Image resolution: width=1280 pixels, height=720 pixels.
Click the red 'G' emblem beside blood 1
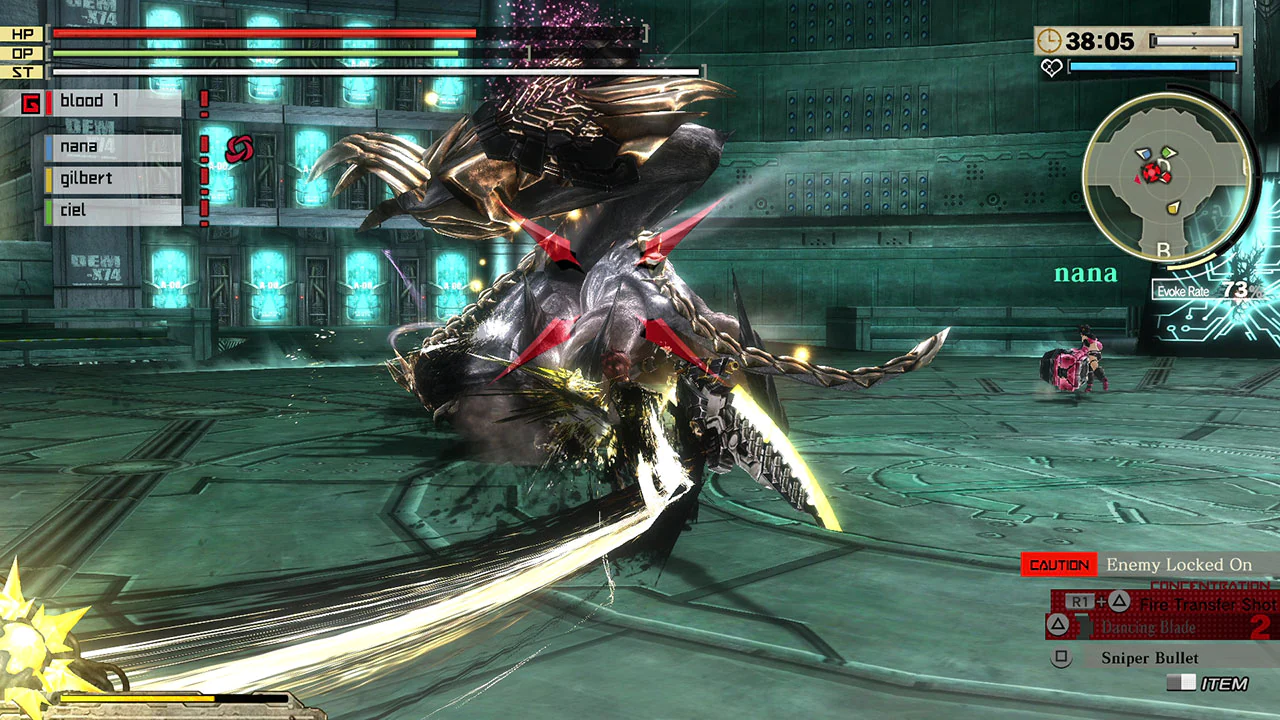point(31,103)
